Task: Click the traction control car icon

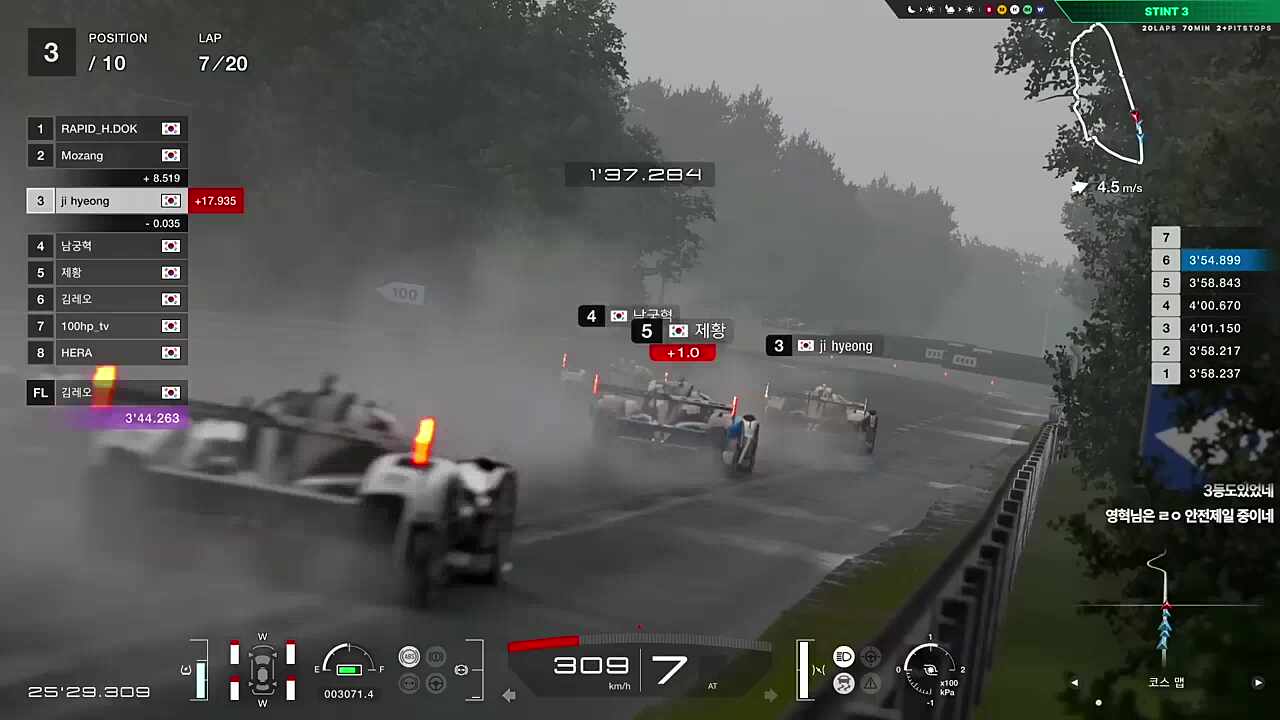Action: tap(843, 684)
